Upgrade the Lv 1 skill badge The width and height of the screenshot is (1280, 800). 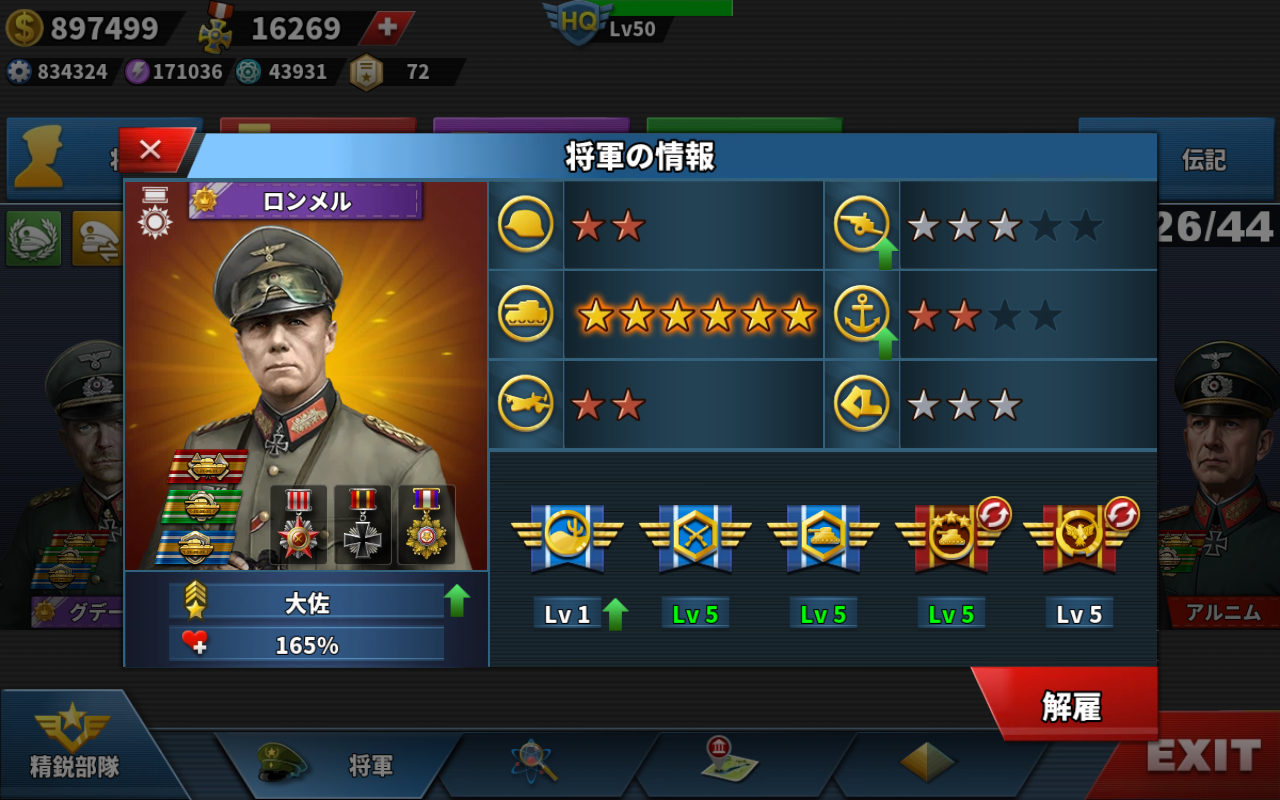(x=615, y=613)
